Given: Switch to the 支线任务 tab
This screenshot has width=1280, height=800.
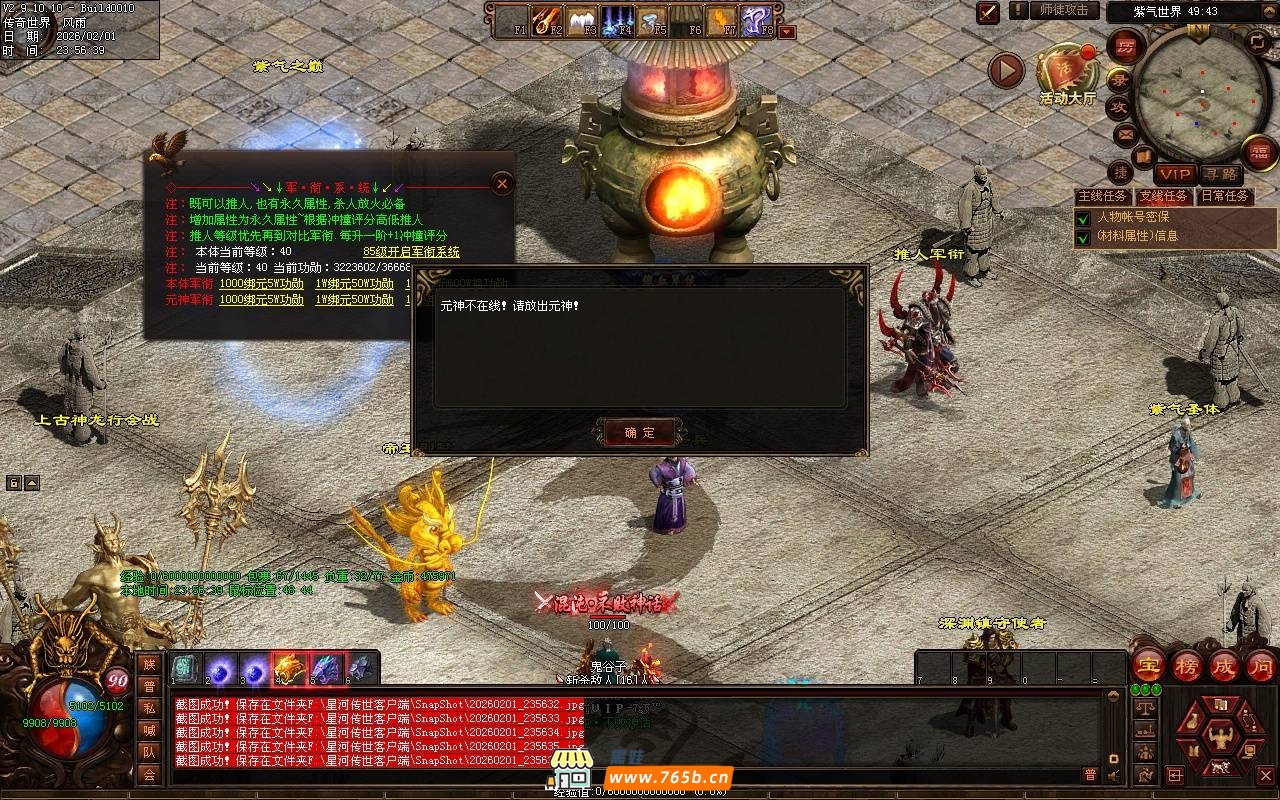Looking at the screenshot, I should click(1163, 196).
